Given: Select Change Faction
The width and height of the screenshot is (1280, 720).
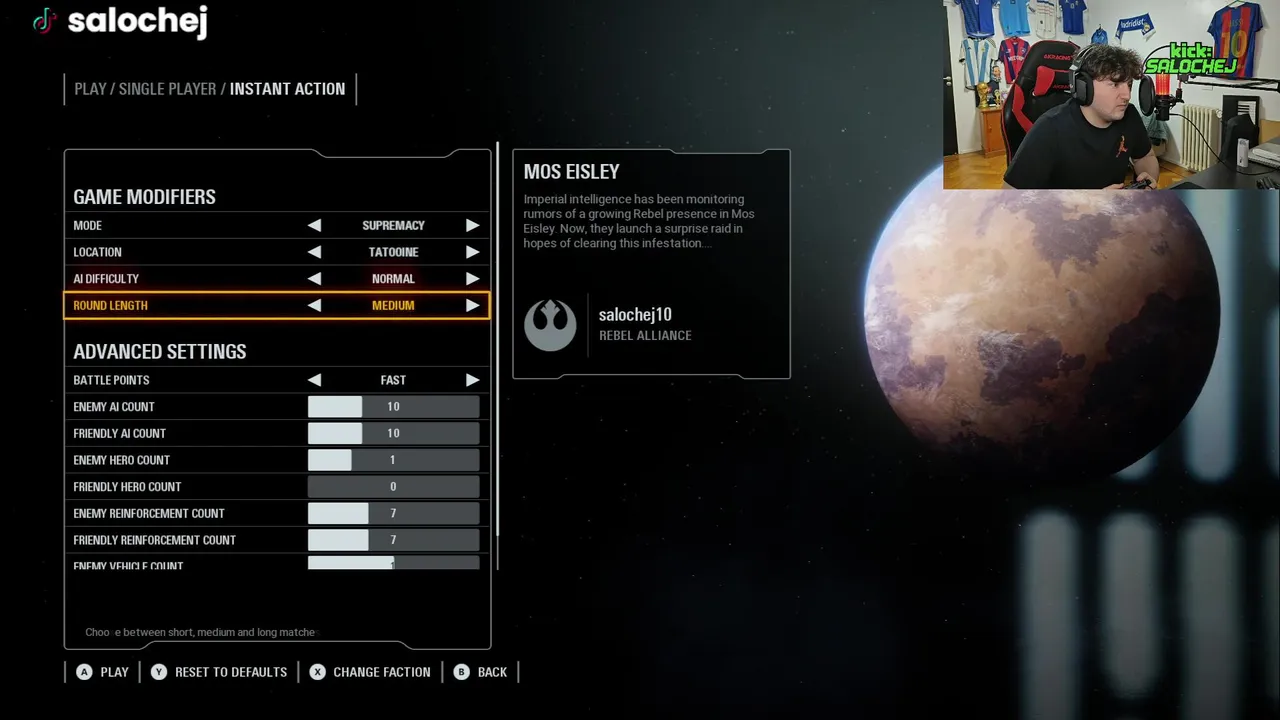Looking at the screenshot, I should (370, 672).
